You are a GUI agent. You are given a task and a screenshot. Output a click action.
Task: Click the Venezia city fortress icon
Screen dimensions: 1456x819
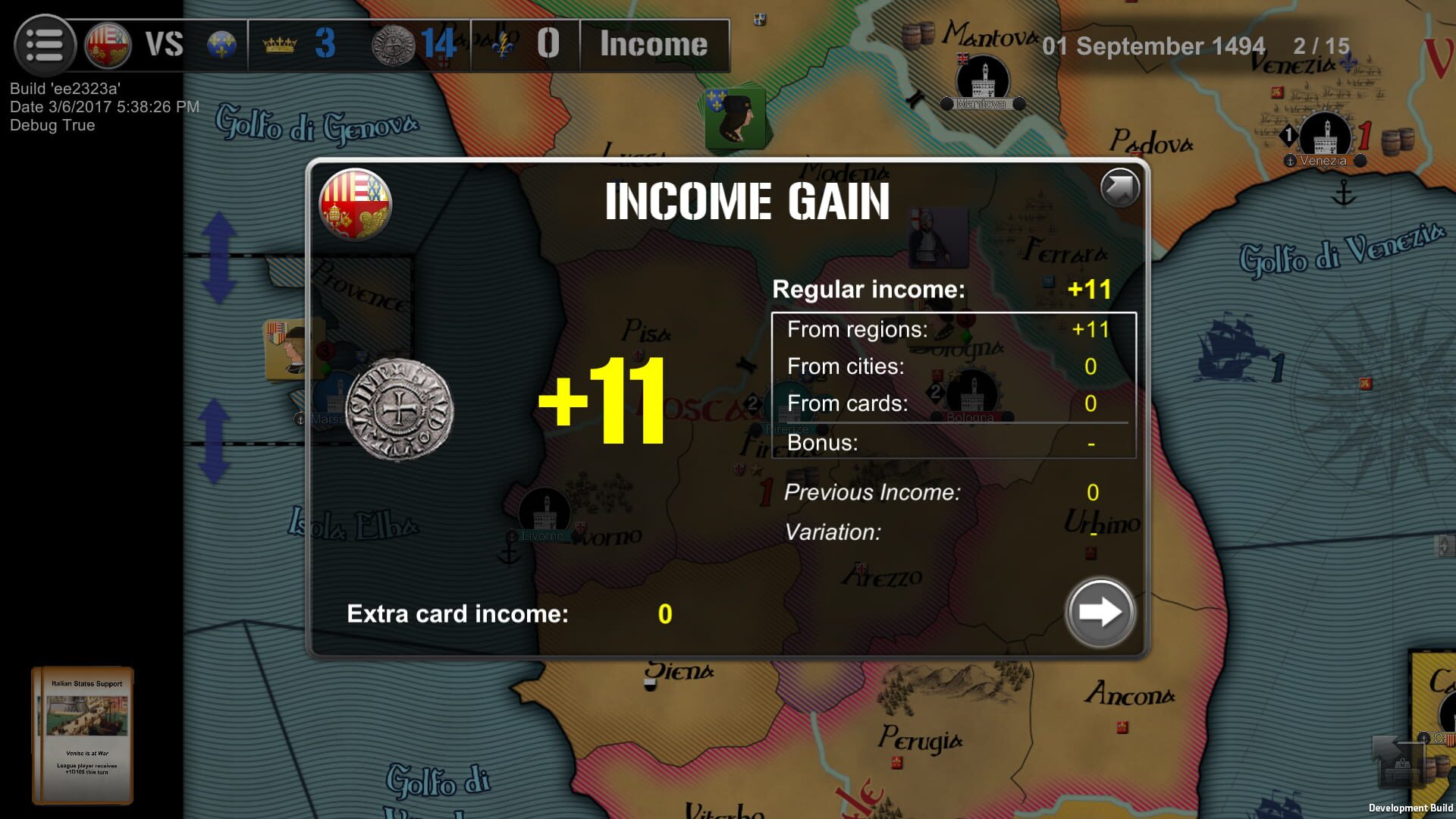coord(1326,133)
